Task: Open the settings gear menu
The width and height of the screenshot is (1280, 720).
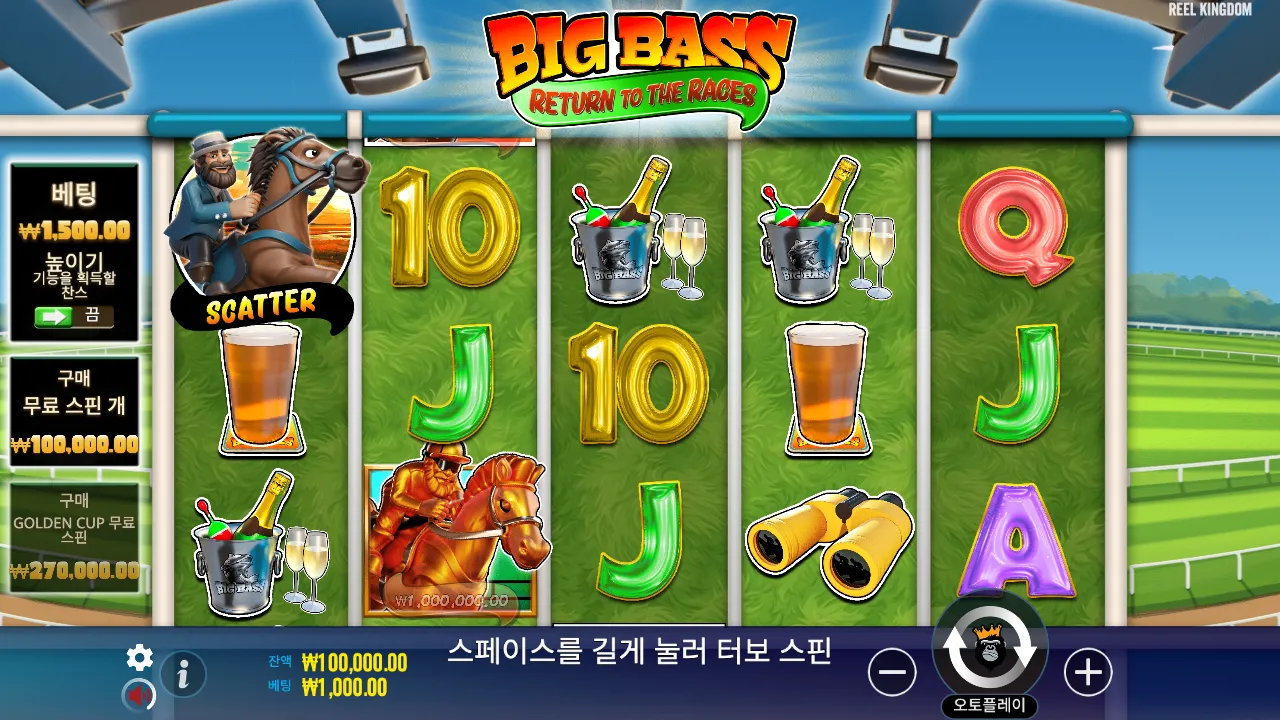Action: click(x=139, y=659)
